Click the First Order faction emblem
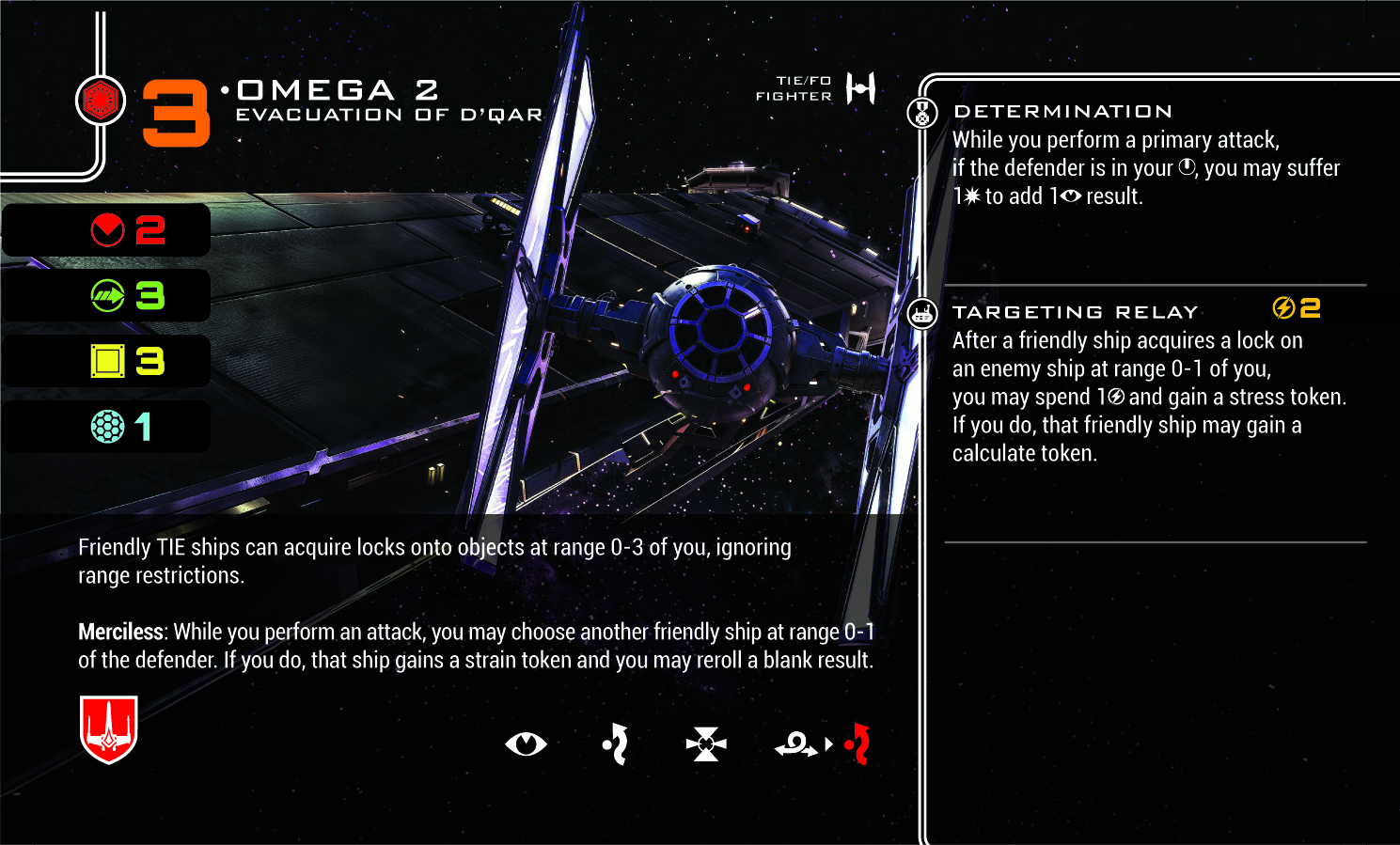The image size is (1400, 845). 101,101
